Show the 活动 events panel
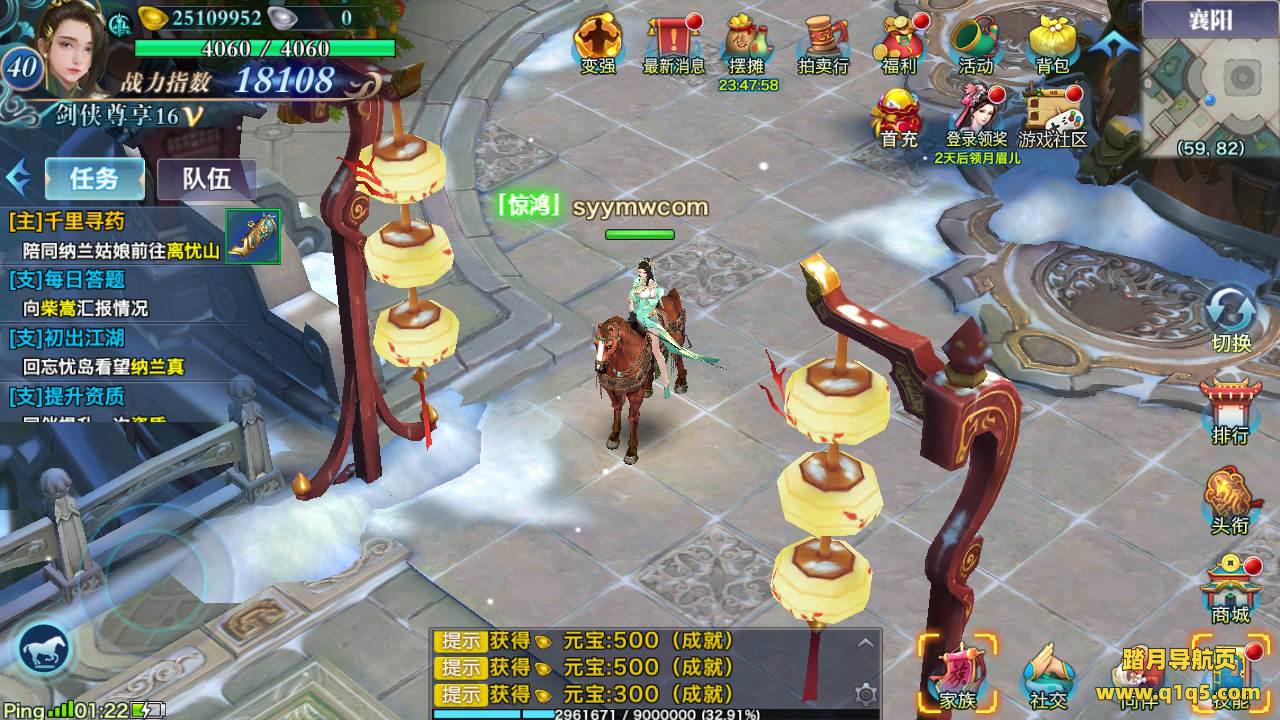The height and width of the screenshot is (720, 1280). coord(975,42)
